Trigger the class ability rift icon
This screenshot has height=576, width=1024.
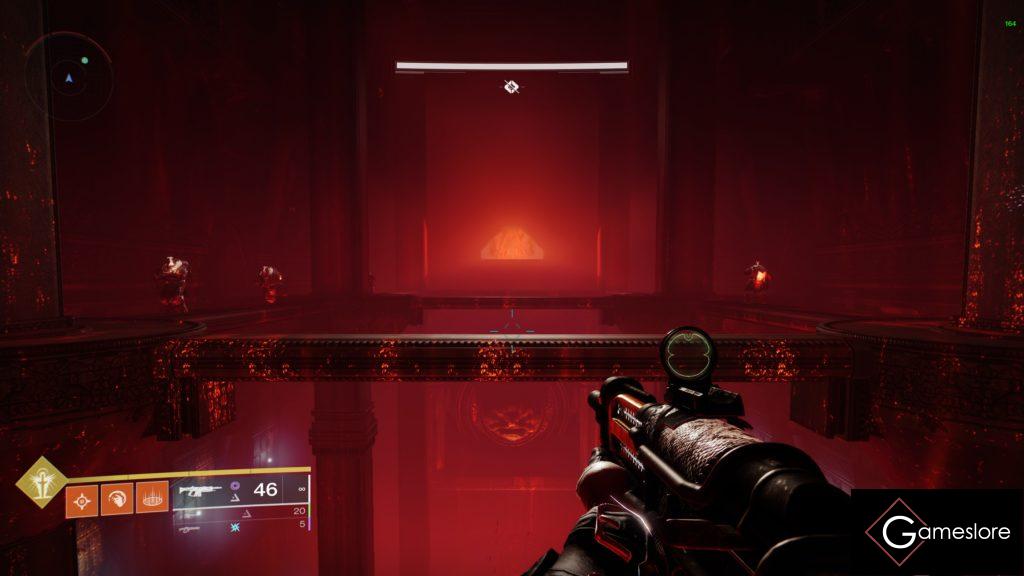tap(151, 499)
